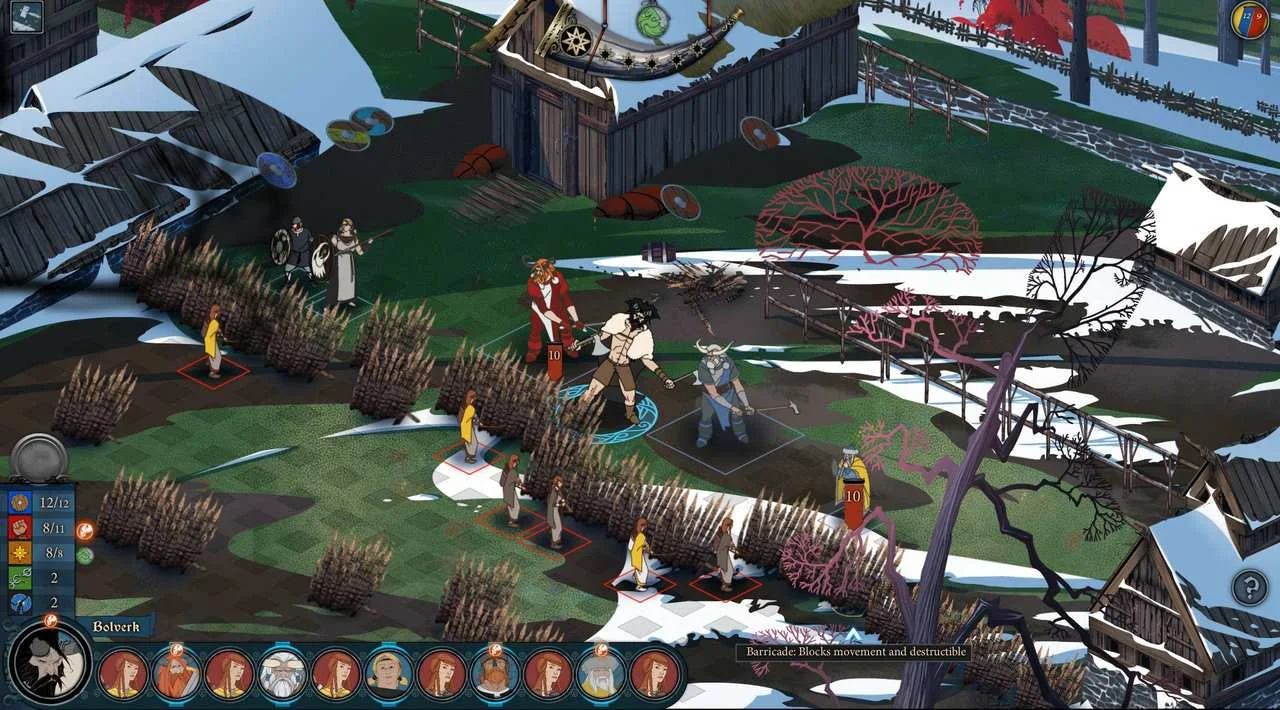Select the blue armor stat icon

(x=20, y=502)
